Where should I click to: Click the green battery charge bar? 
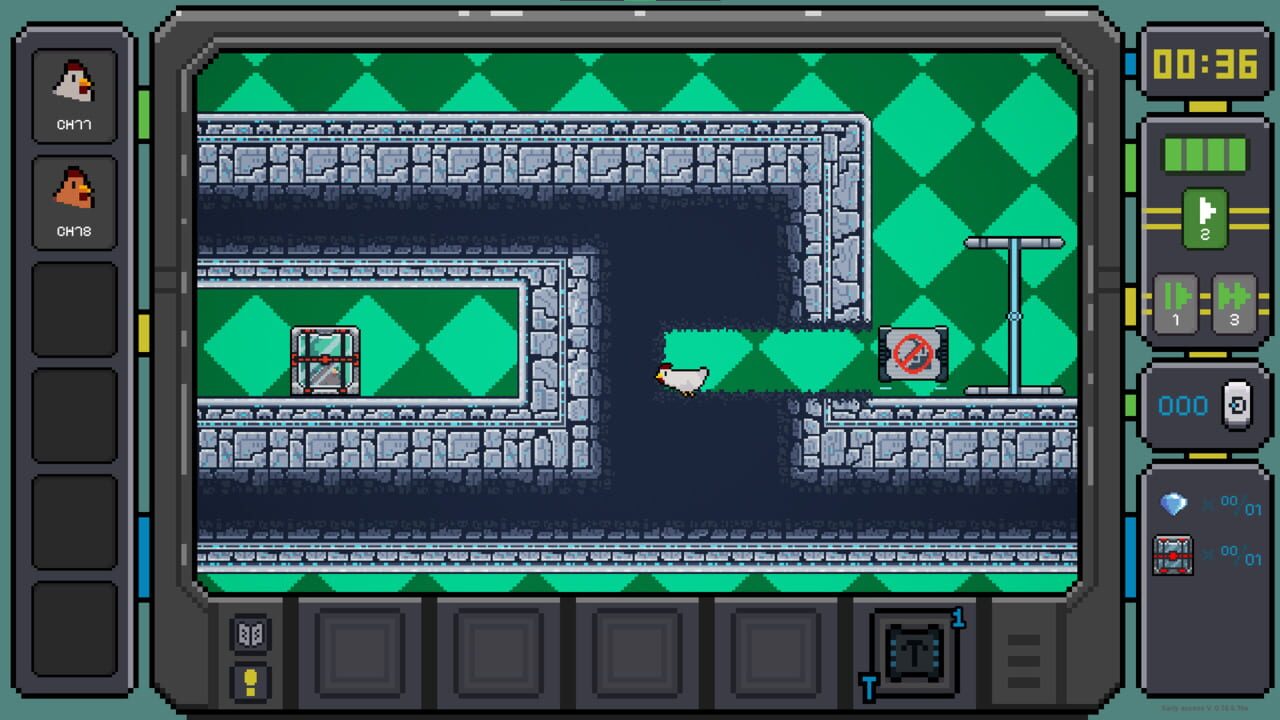pyautogui.click(x=1203, y=155)
